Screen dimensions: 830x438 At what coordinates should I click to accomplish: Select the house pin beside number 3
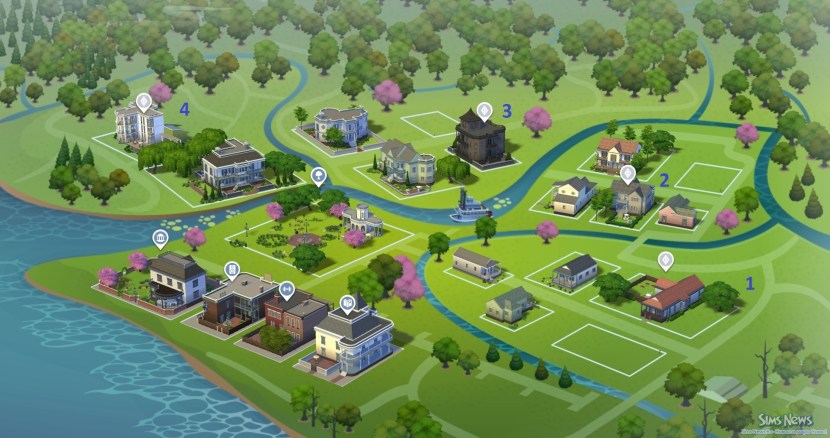tap(485, 110)
